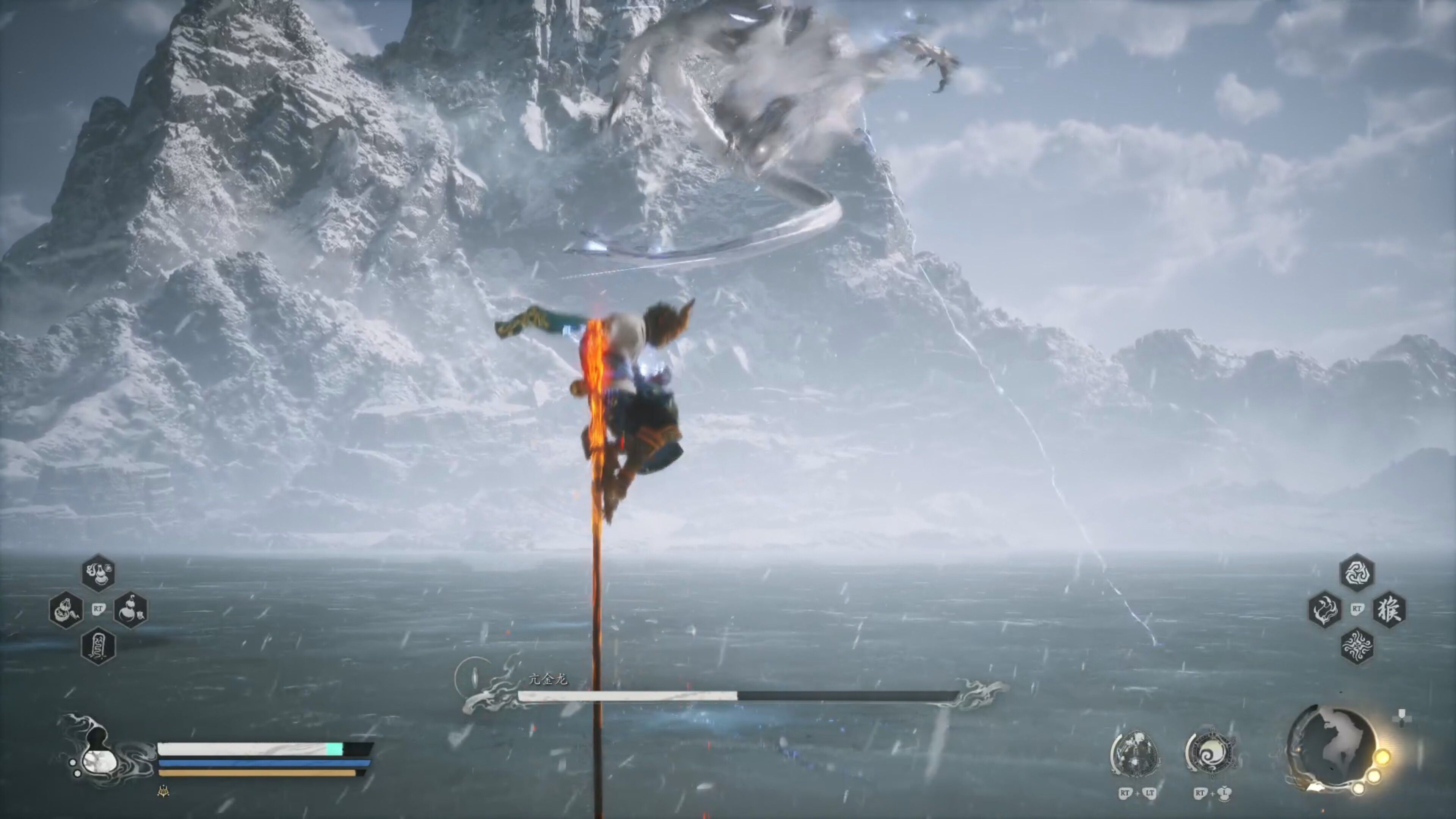Cast the radiating swirl pattern spell
Image resolution: width=1456 pixels, height=819 pixels.
pyautogui.click(x=1357, y=645)
